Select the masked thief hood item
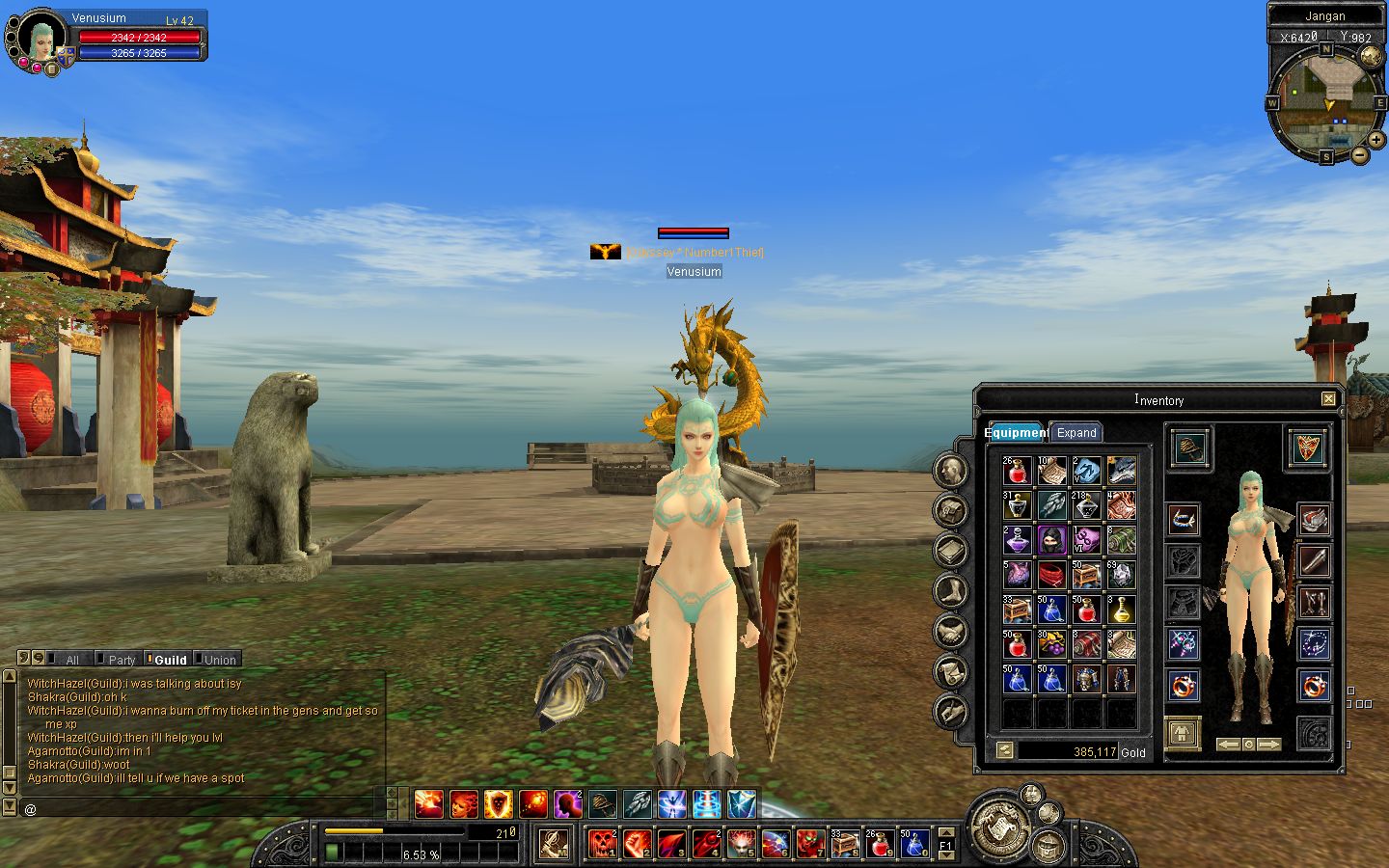The image size is (1389, 868). point(1051,540)
